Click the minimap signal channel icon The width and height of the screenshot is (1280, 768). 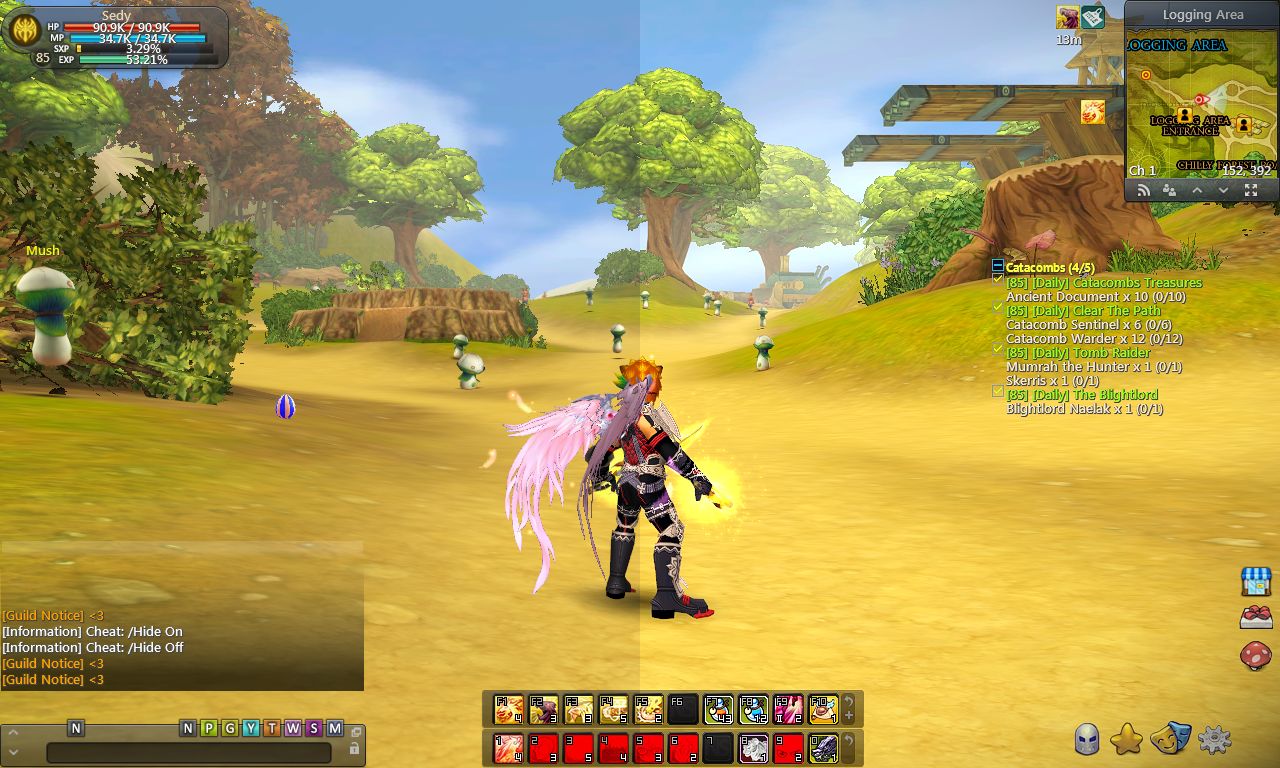pos(1143,190)
